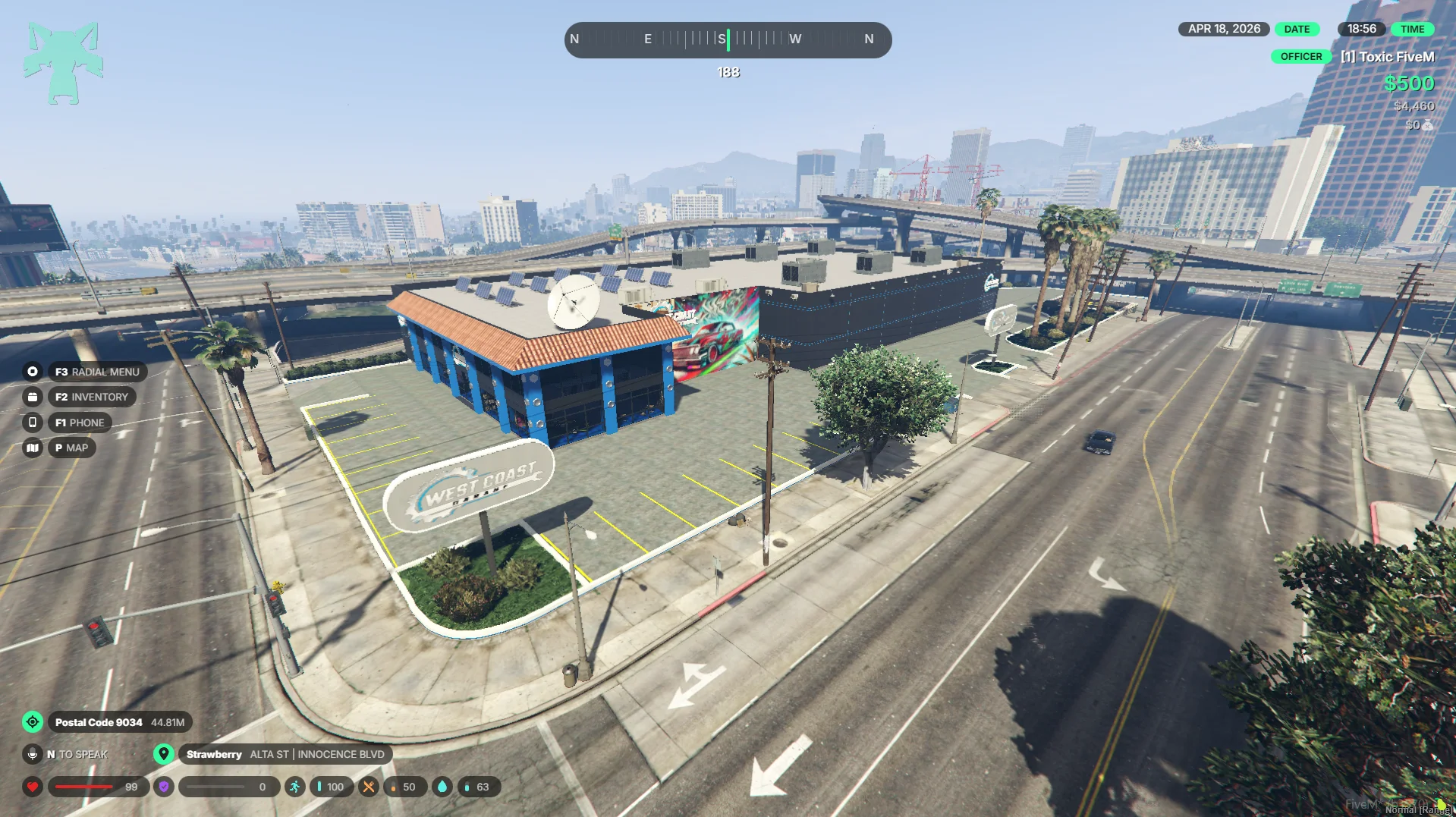Viewport: 1456px width, 817px height.
Task: Click the thirst water droplet icon
Action: pos(442,787)
